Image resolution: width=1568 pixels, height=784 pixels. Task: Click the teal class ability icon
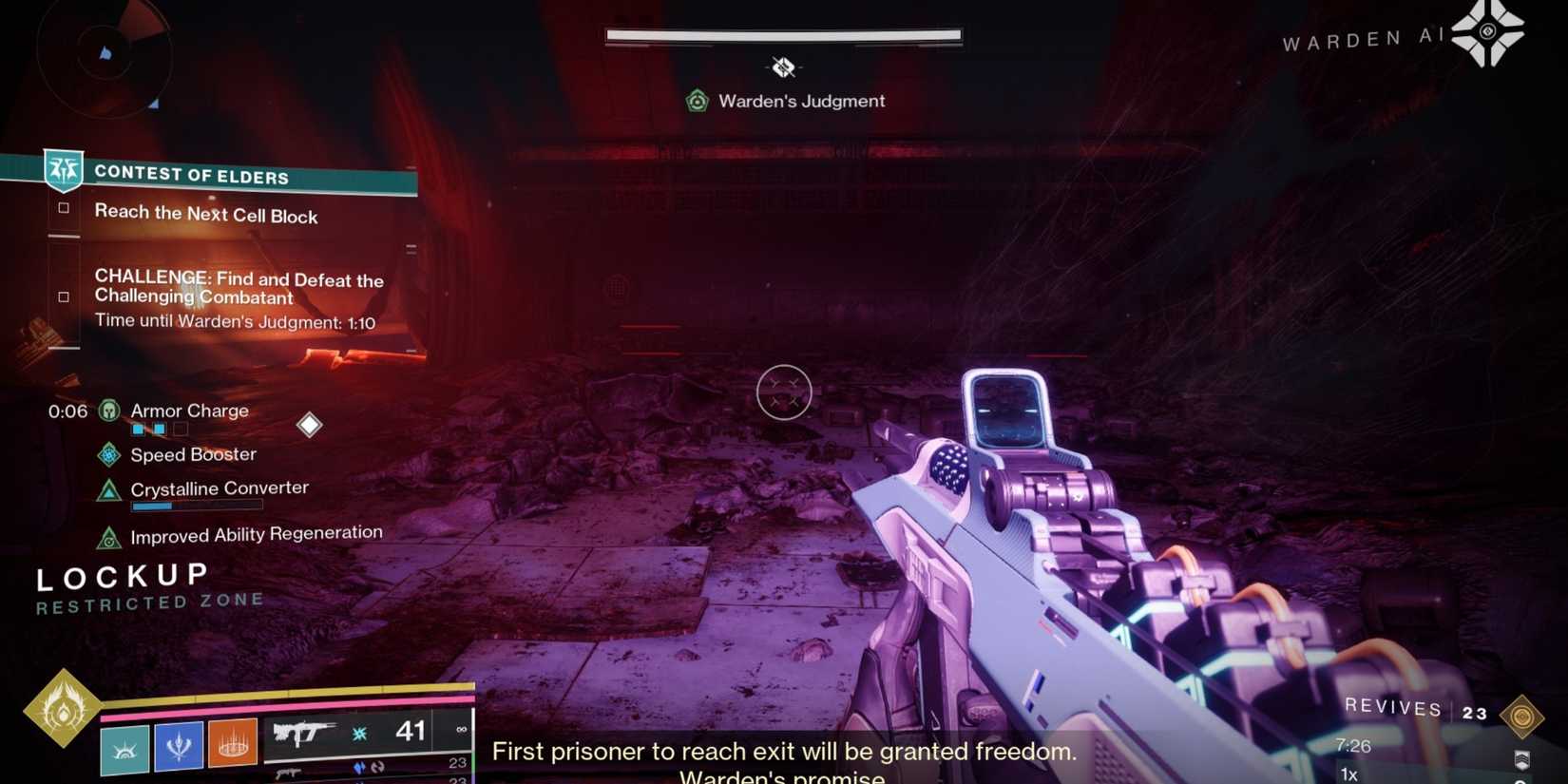point(124,747)
